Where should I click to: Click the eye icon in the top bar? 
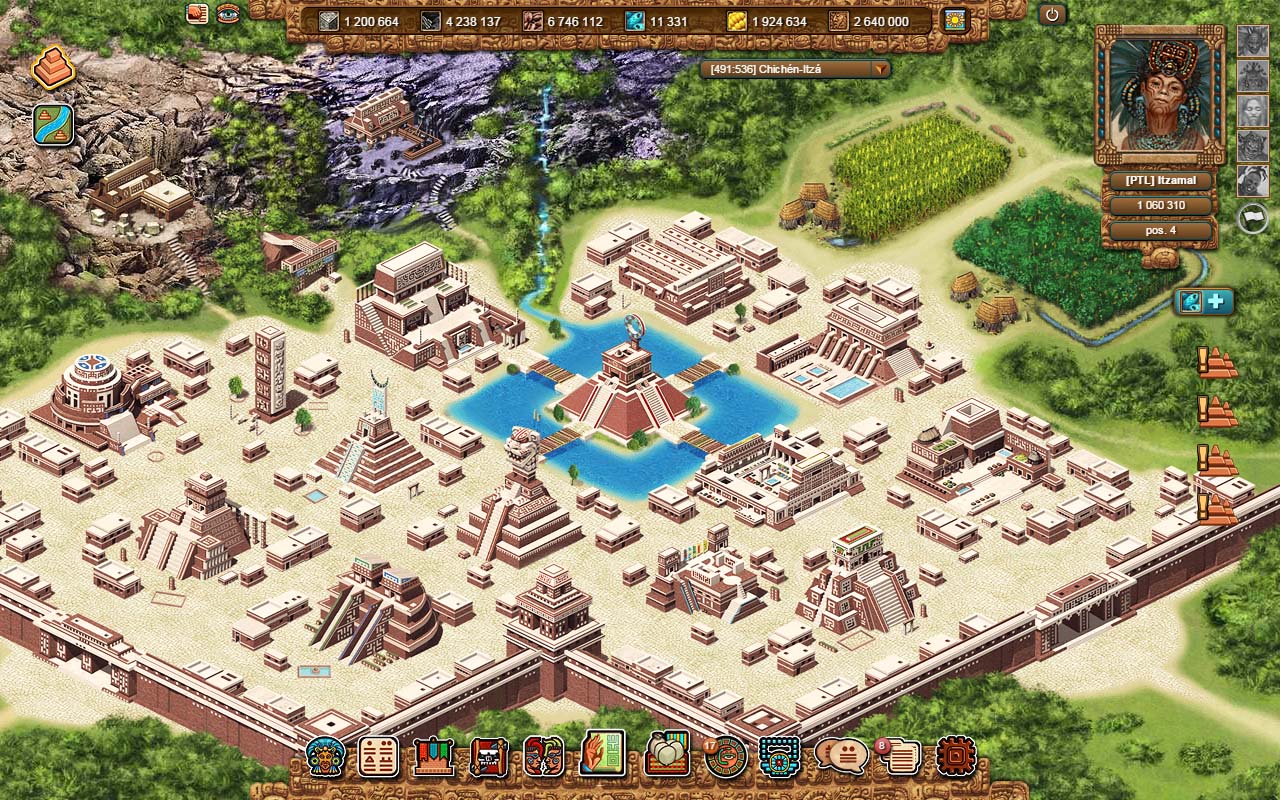point(228,14)
